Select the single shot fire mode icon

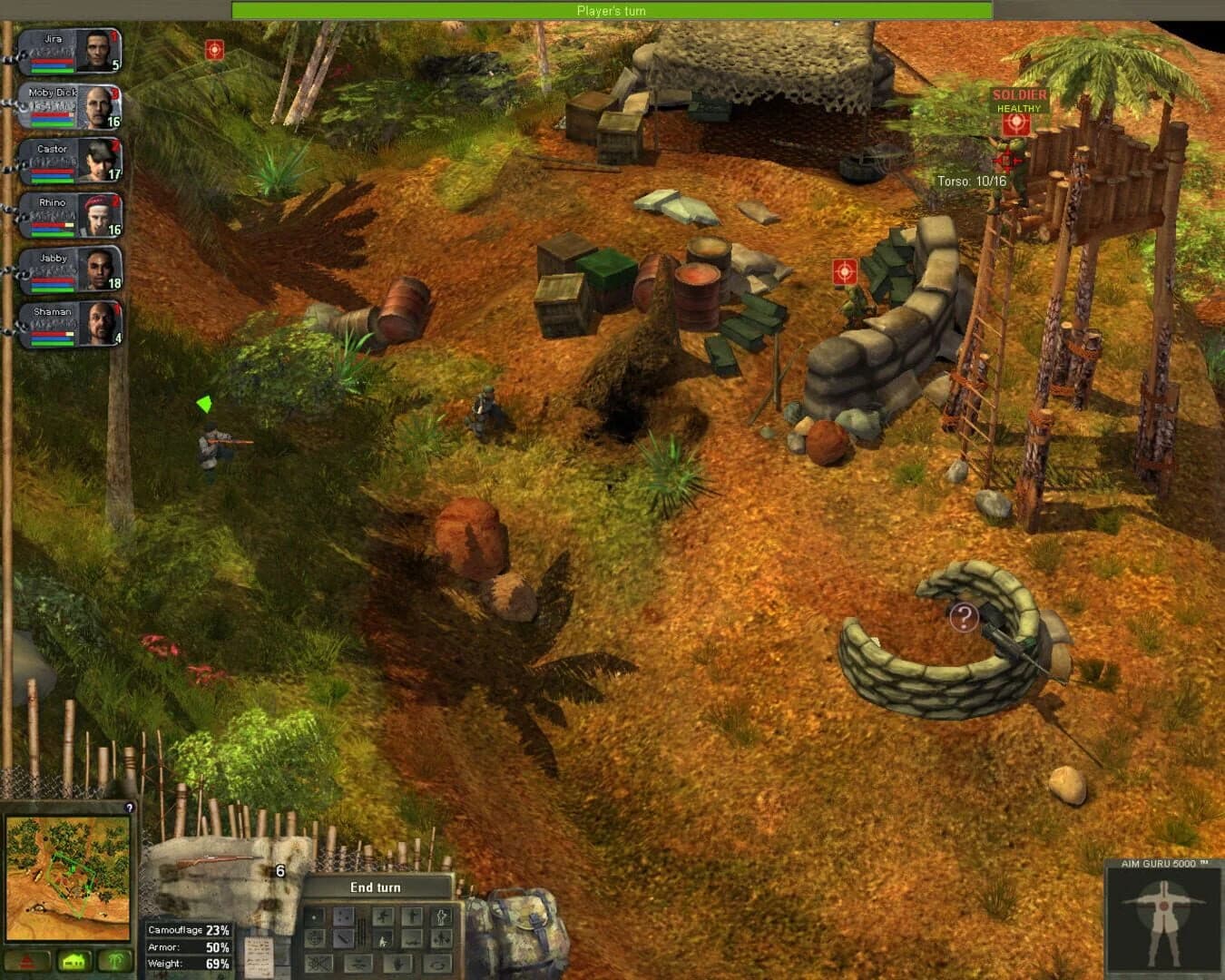[x=314, y=916]
